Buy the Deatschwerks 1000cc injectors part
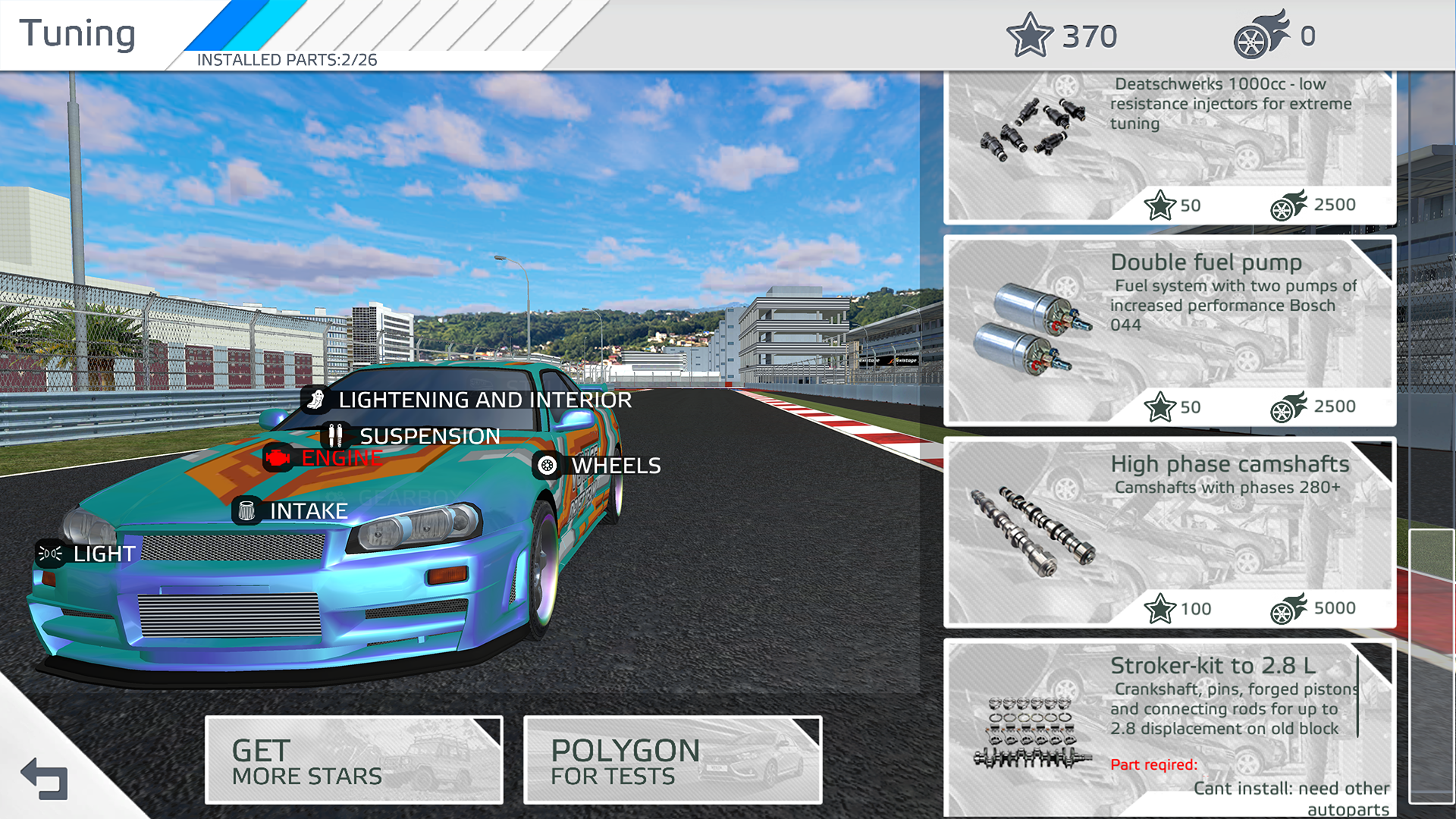This screenshot has height=819, width=1456. coord(1169,149)
